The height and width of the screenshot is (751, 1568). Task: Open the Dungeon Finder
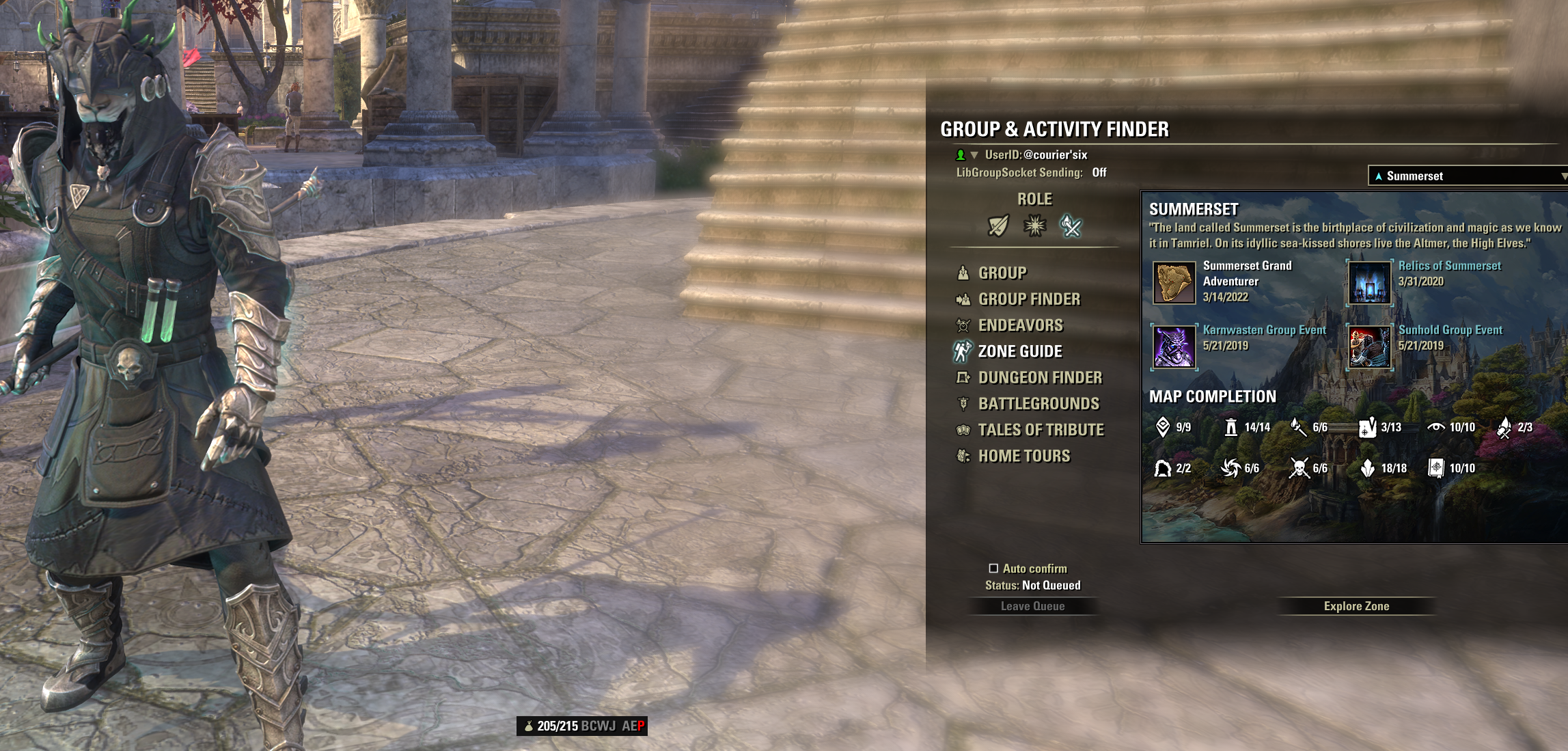click(x=1039, y=378)
